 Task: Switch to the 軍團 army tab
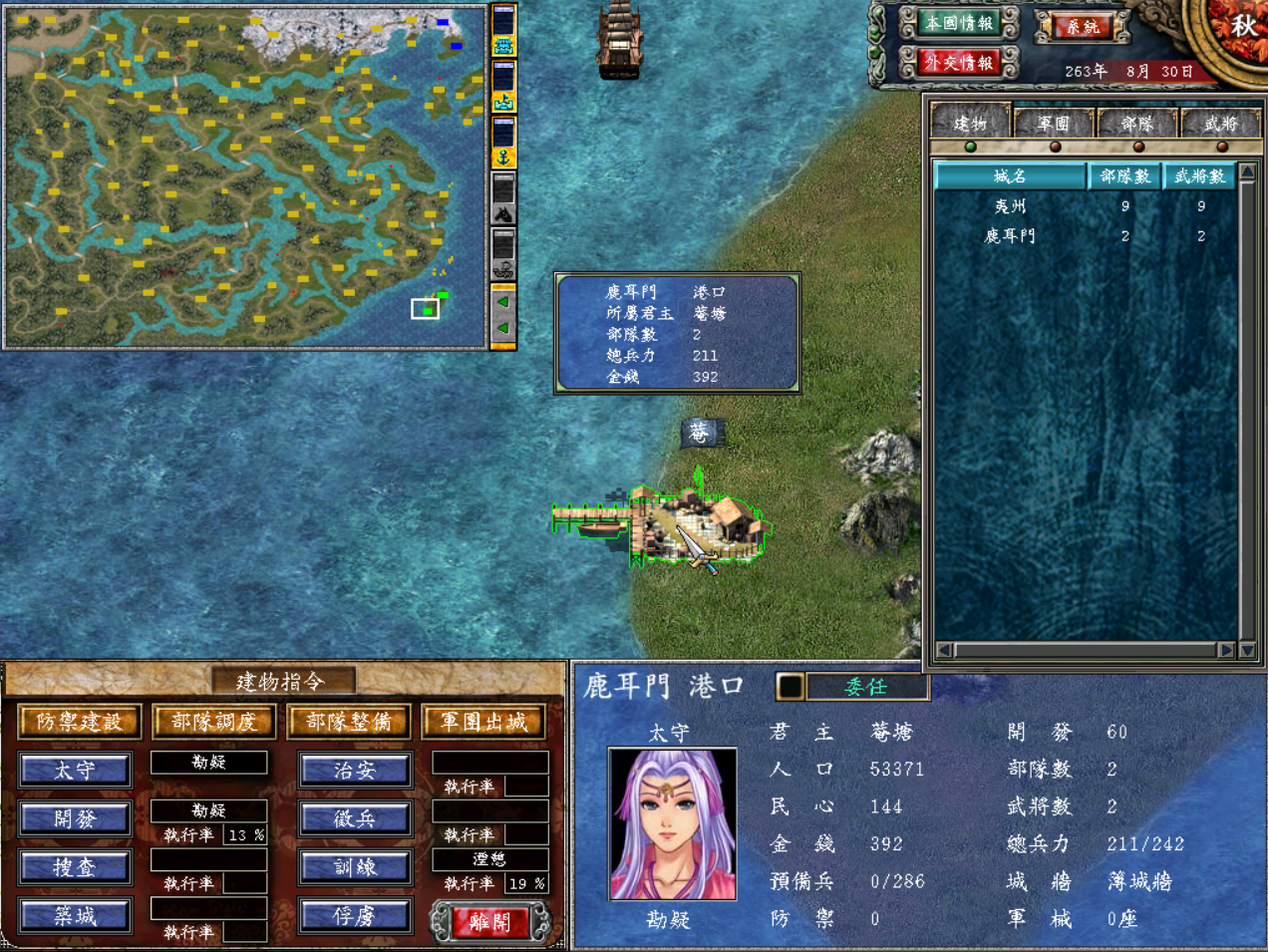click(1054, 124)
